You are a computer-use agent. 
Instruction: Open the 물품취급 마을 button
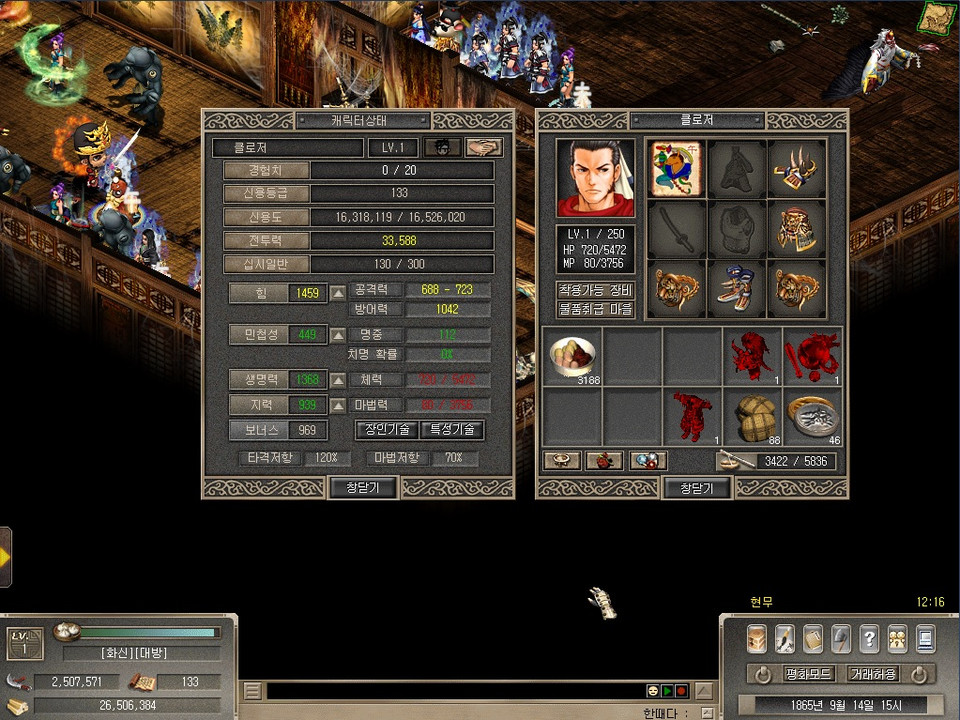coord(596,310)
